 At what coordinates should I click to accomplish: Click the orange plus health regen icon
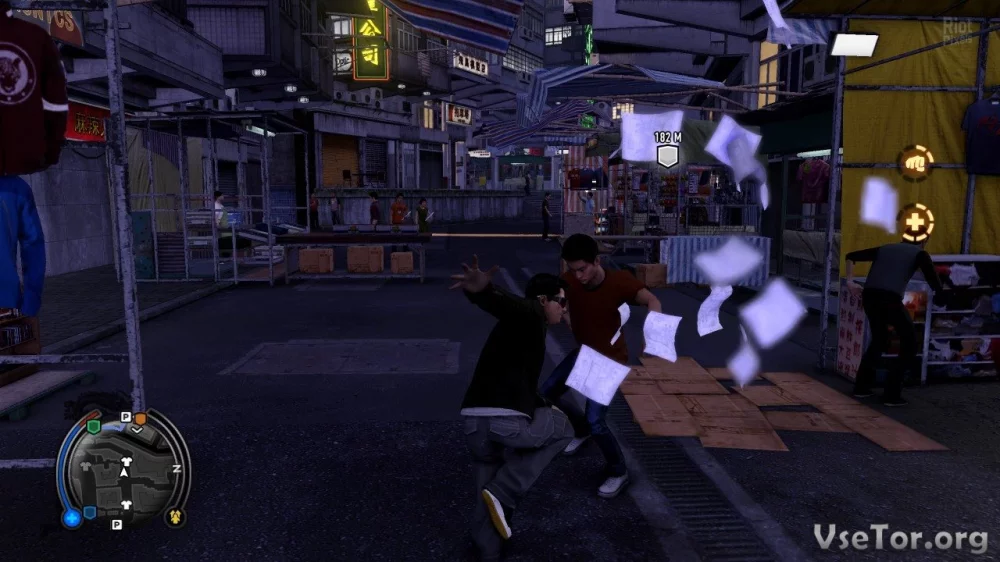[915, 222]
